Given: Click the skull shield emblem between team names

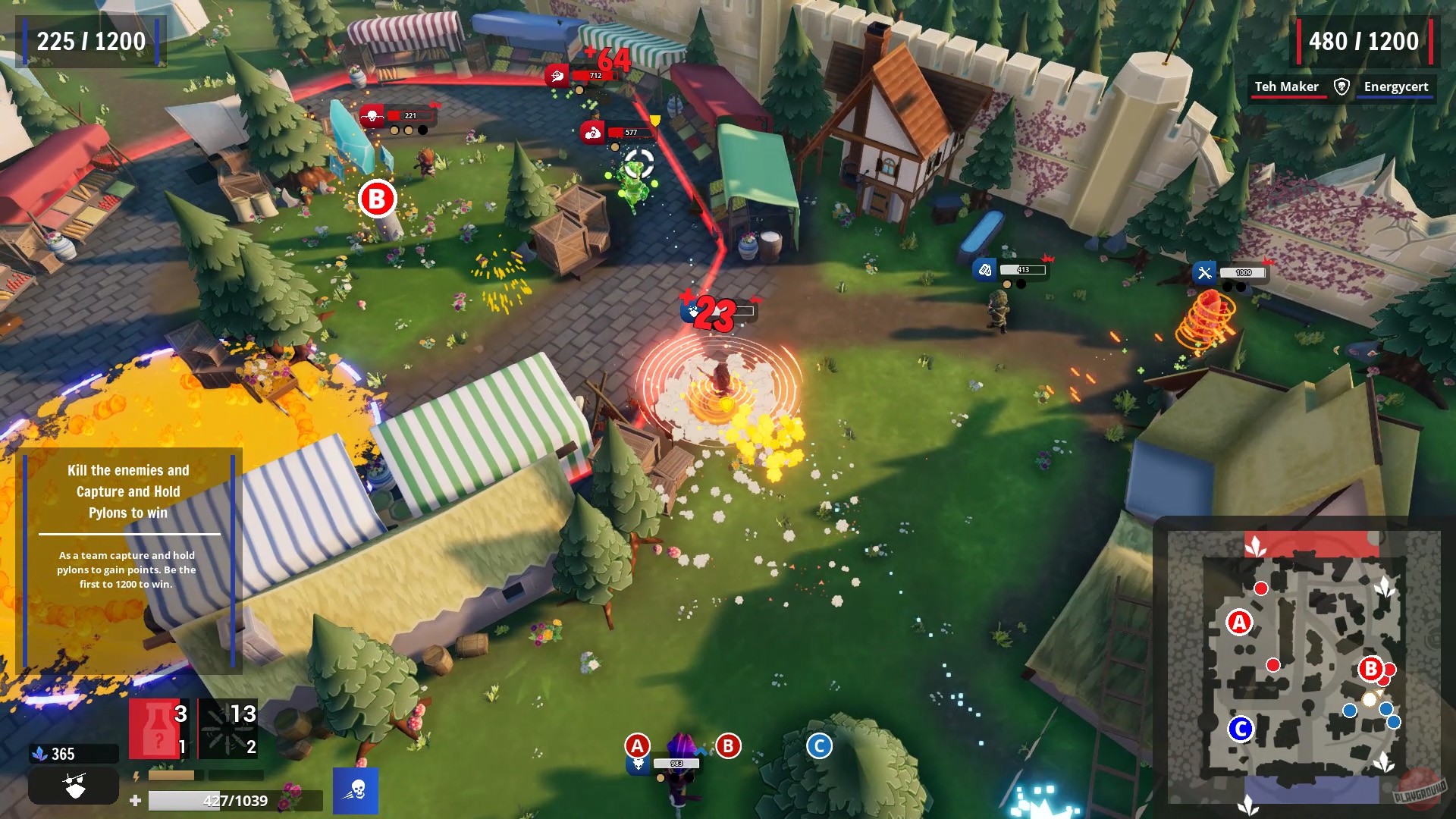Looking at the screenshot, I should [x=1340, y=86].
